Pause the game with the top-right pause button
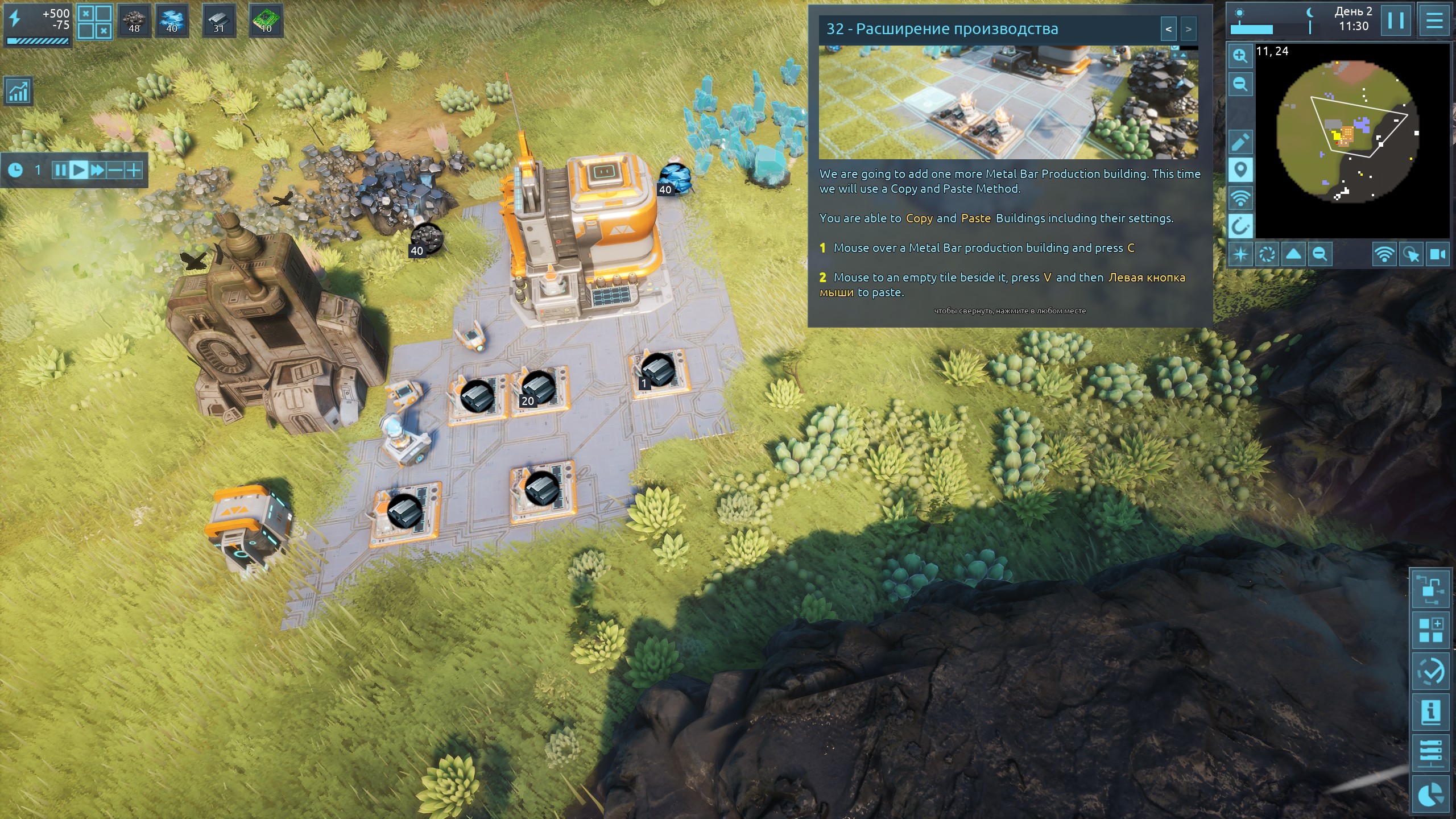This screenshot has height=819, width=1456. pos(1396,21)
